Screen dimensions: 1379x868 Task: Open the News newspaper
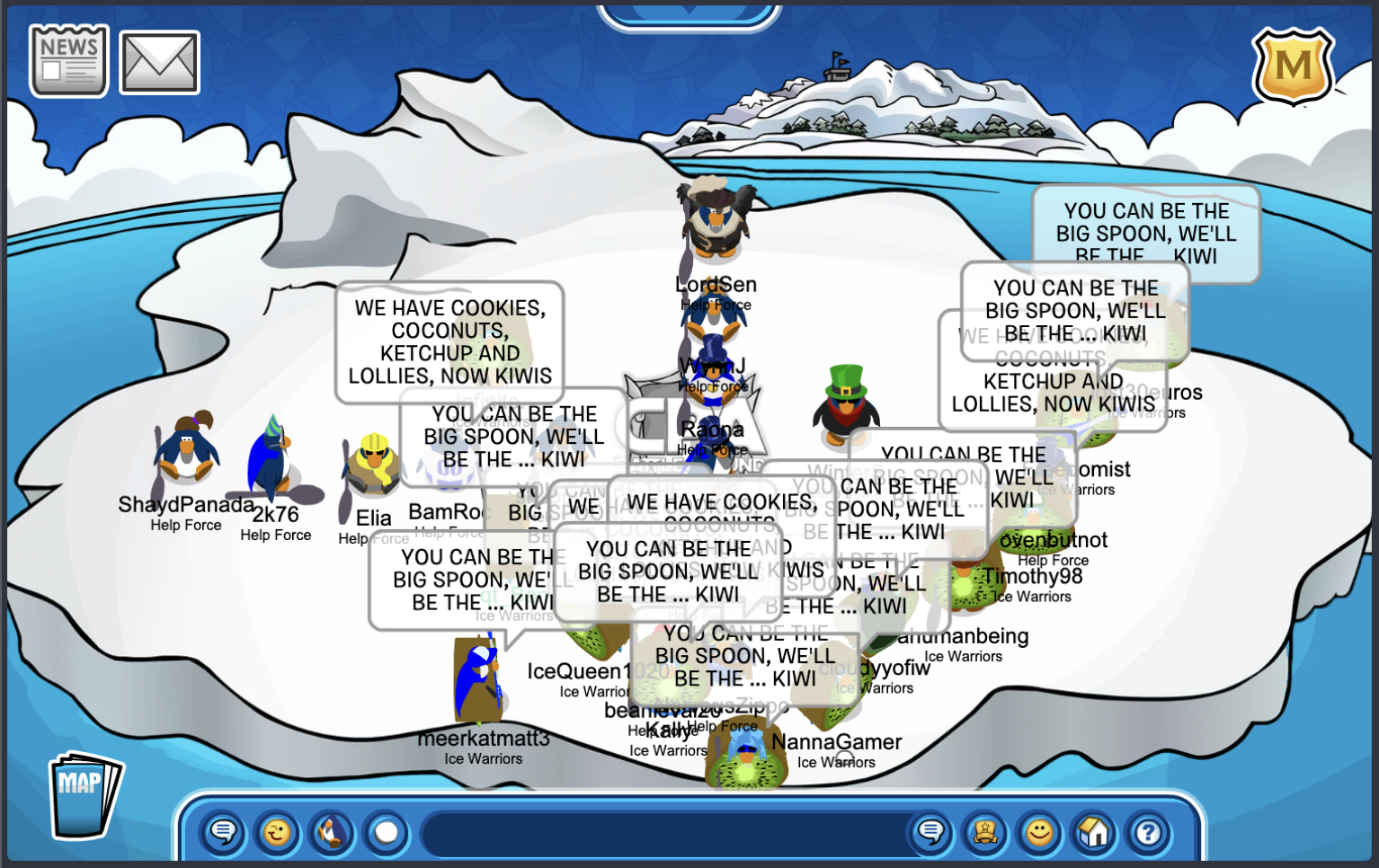point(68,61)
